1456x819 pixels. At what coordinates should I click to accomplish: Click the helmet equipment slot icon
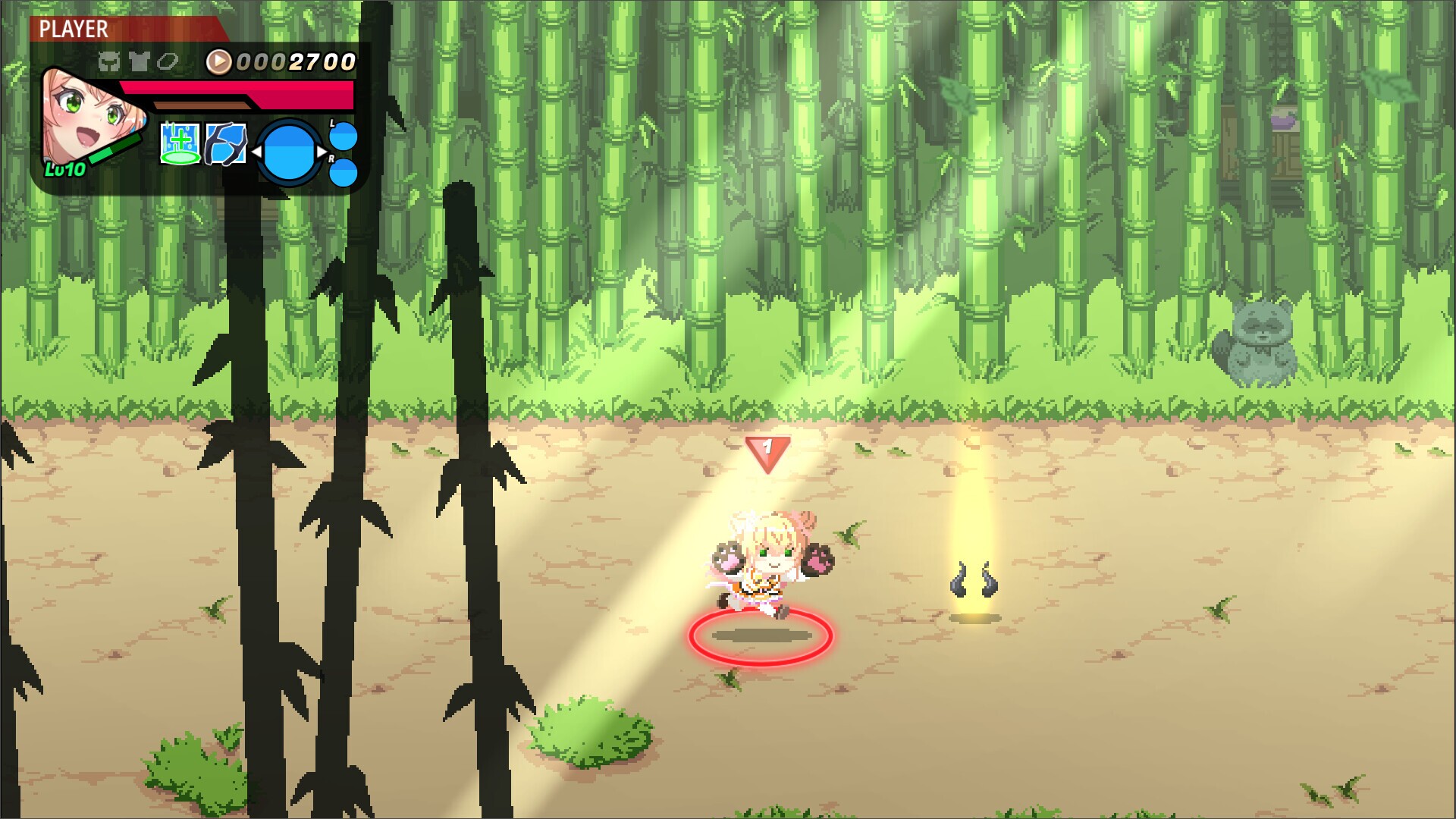108,60
